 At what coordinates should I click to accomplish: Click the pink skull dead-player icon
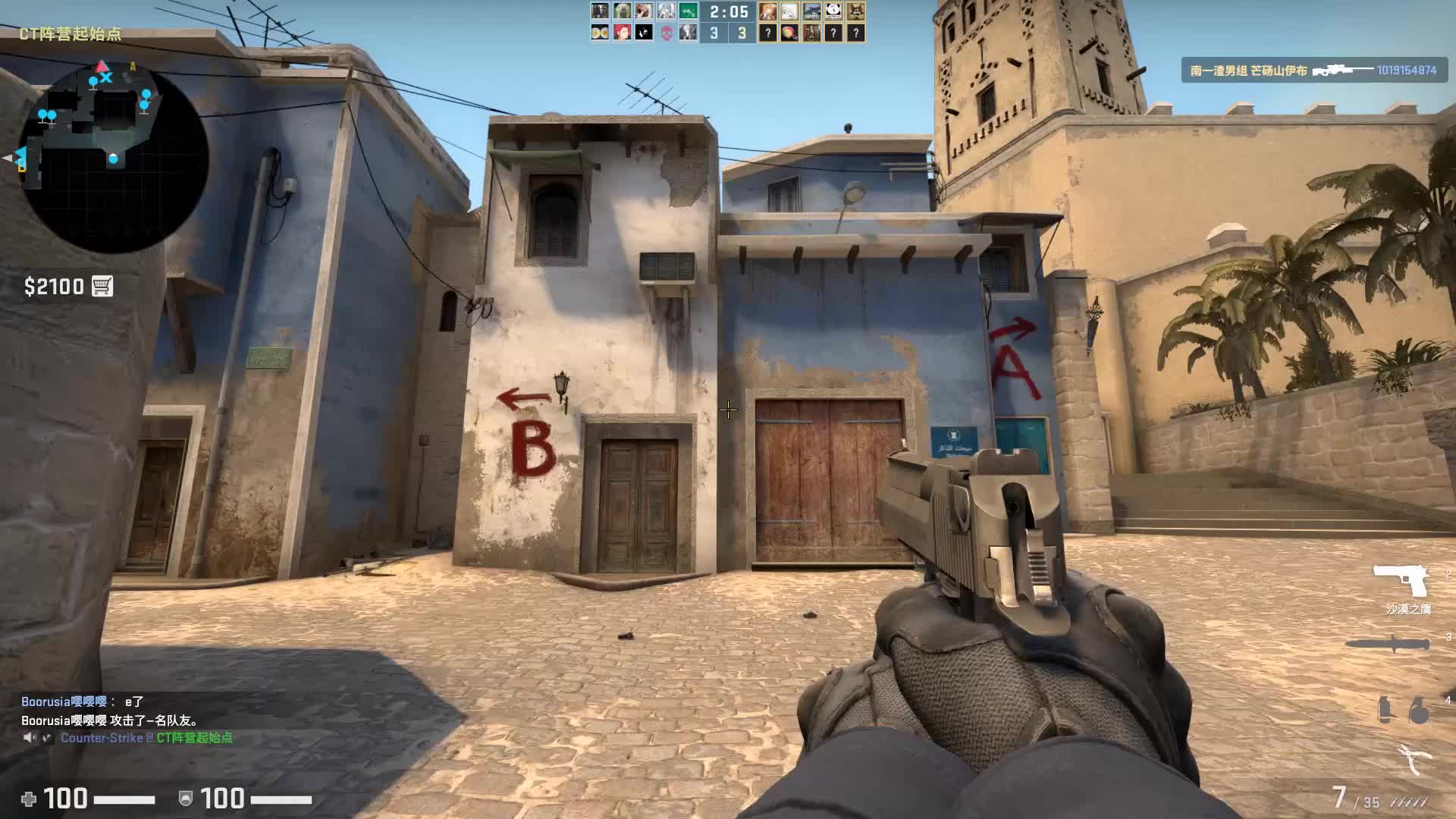point(666,31)
